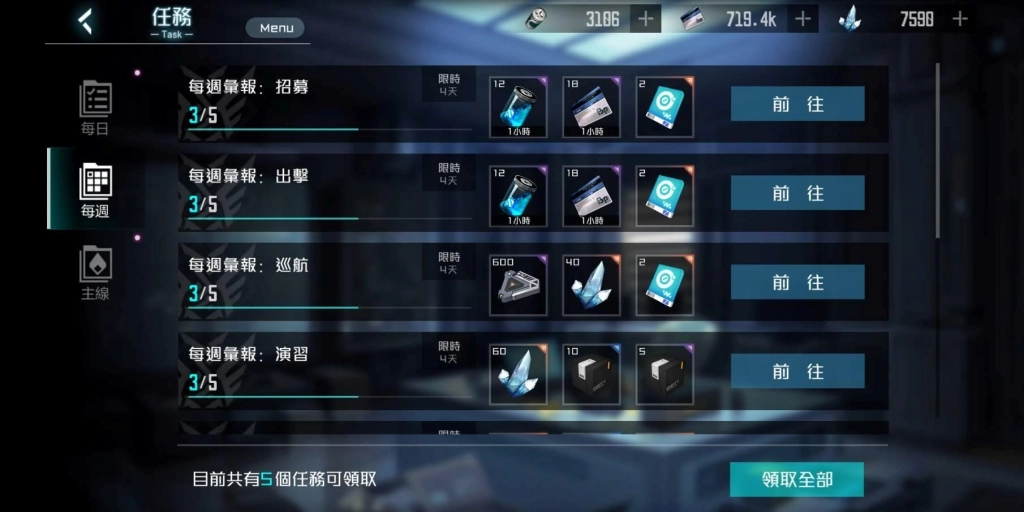Switch to the 每日 daily tab
The width and height of the screenshot is (1024, 512).
[95, 108]
